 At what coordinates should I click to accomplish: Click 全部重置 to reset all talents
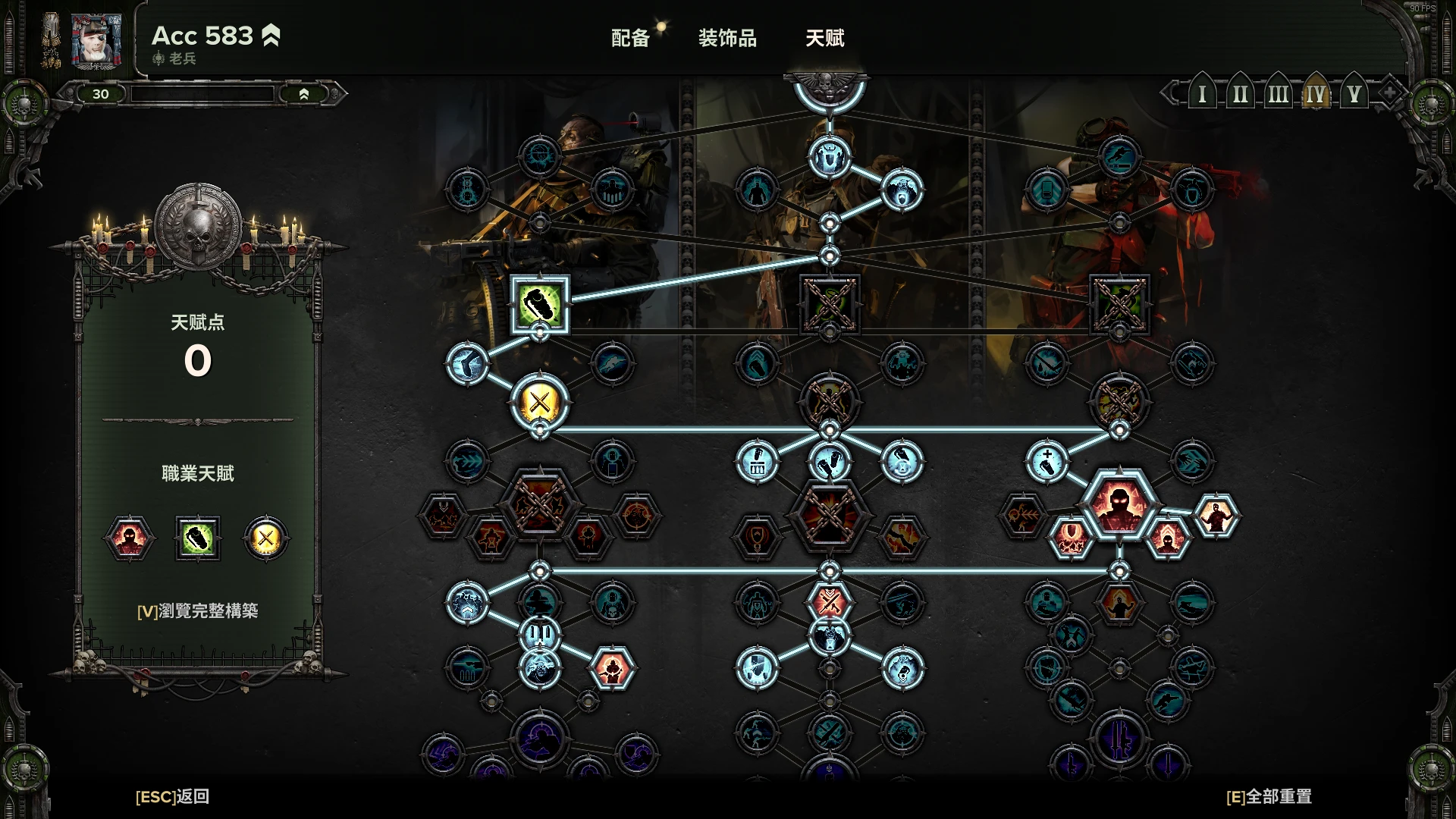[1269, 796]
